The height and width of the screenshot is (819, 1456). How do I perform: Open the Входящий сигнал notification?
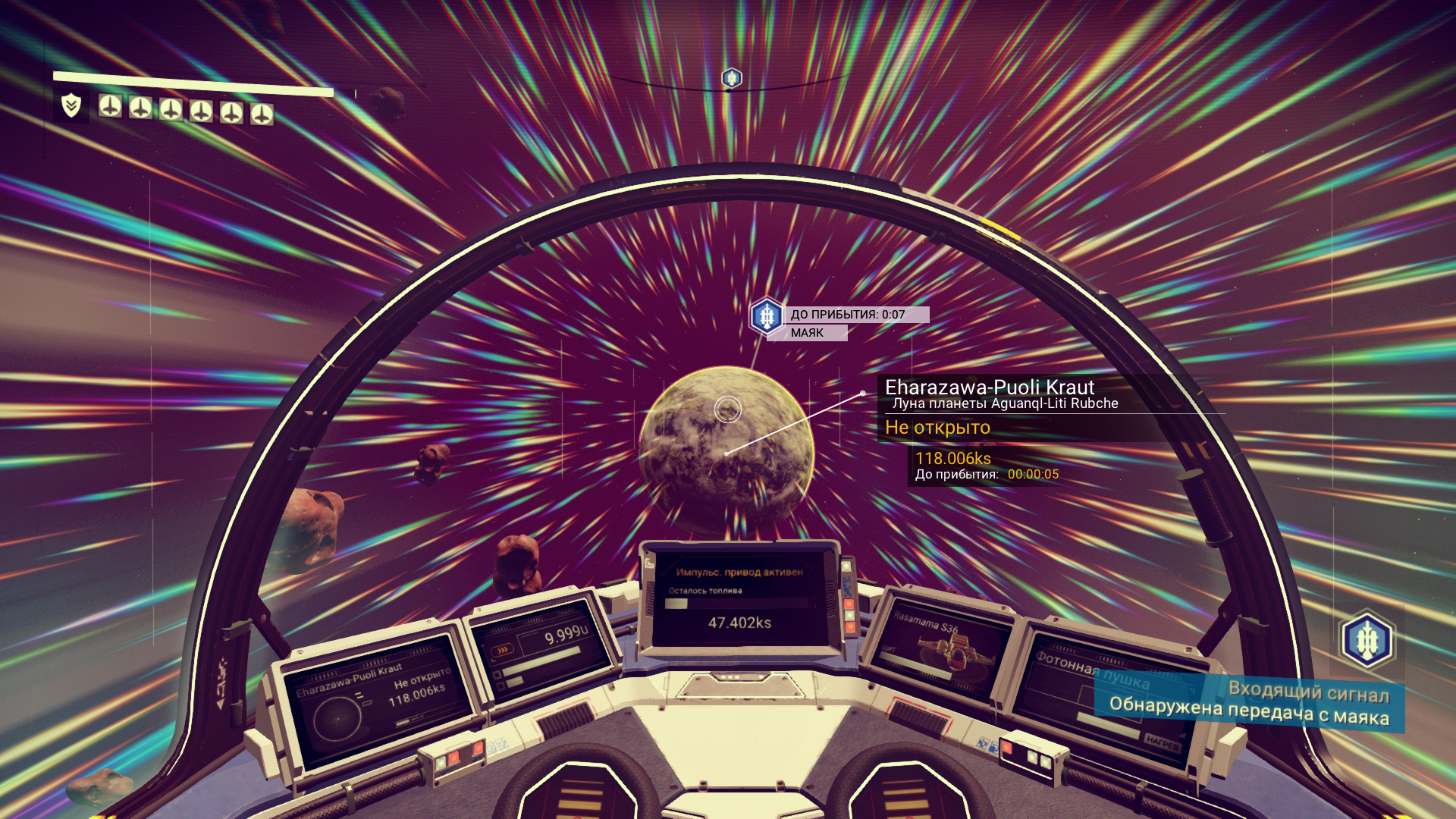[x=1249, y=703]
